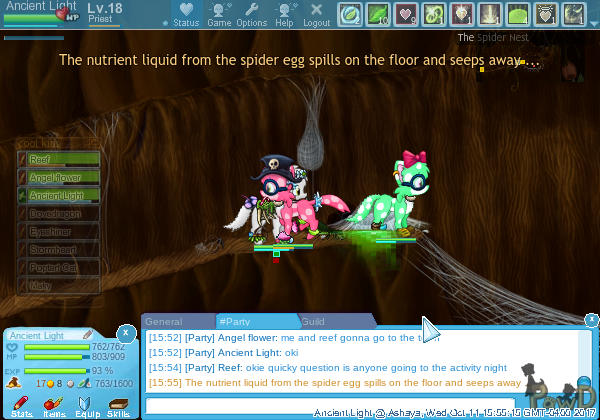
Task: Use the heart item hotbar slot
Action: click(x=407, y=14)
